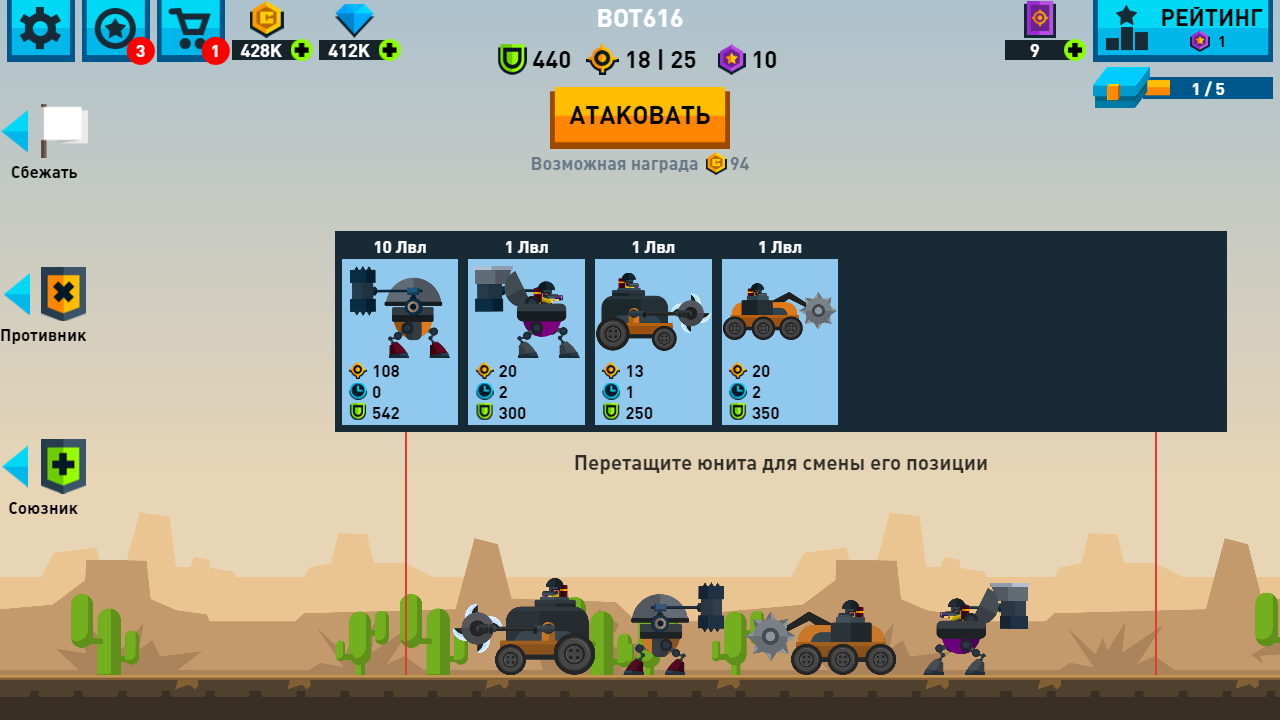Select the 10 Лвл hammer mech card

[399, 340]
